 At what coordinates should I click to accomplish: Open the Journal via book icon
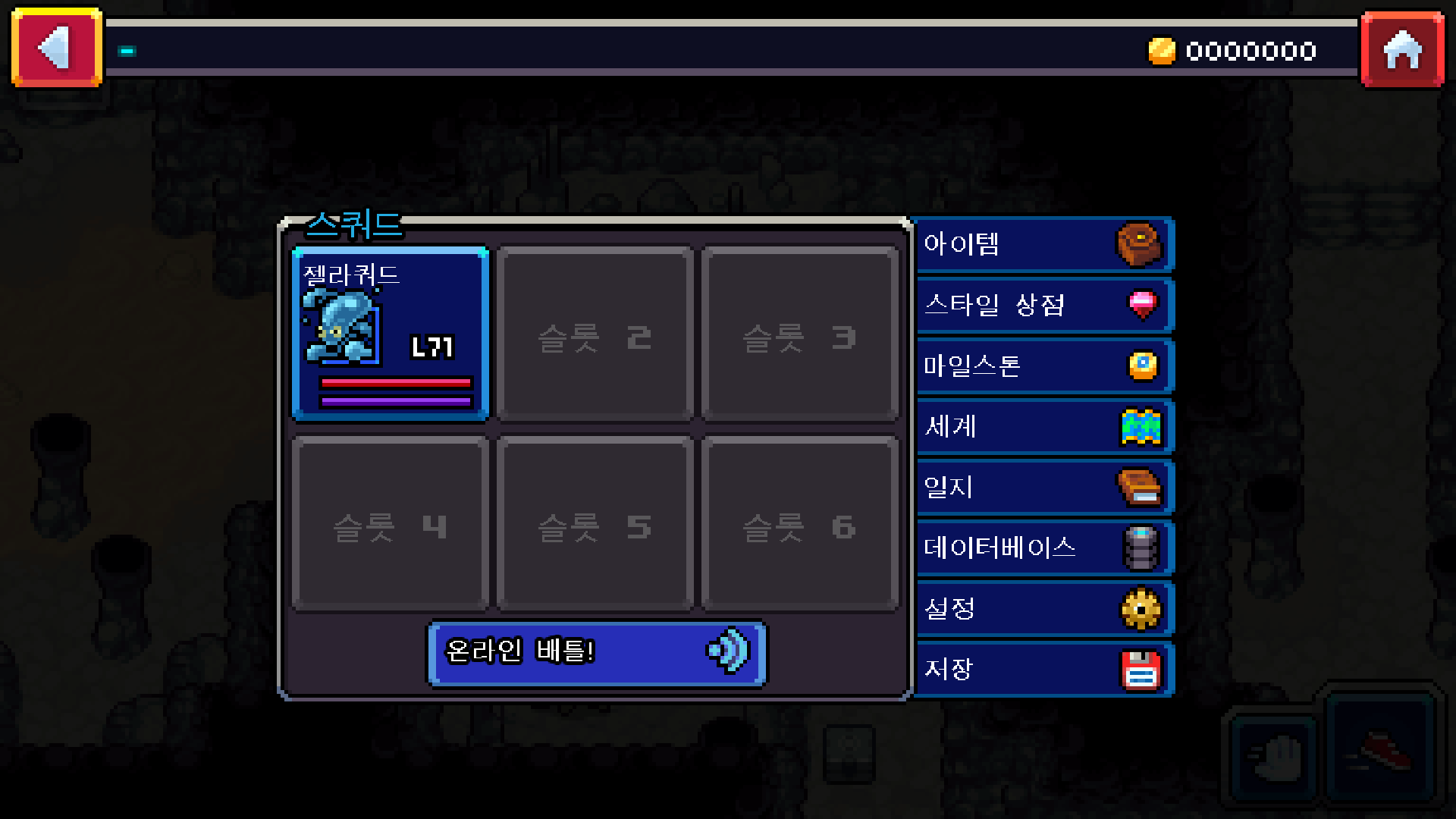point(1142,487)
